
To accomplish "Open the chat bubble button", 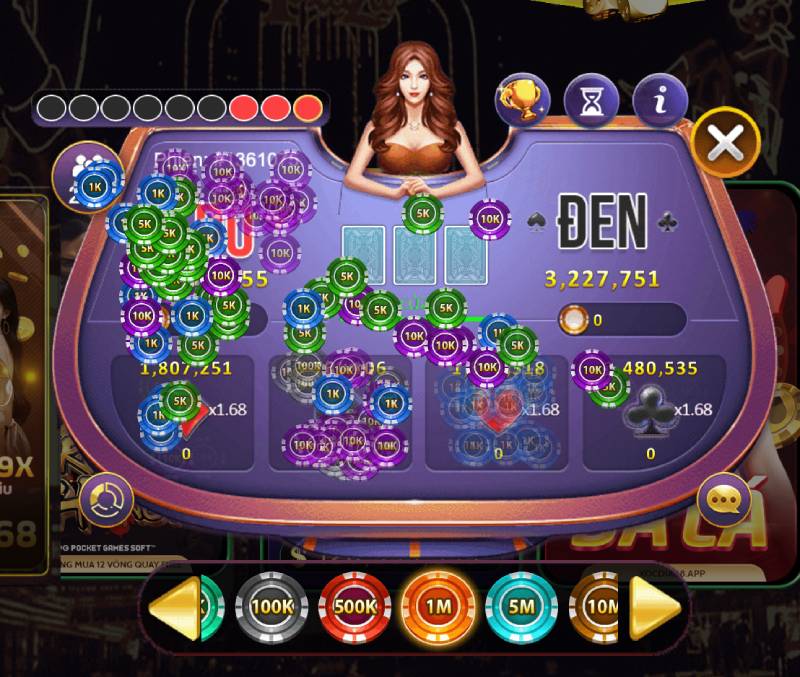I will point(723,498).
